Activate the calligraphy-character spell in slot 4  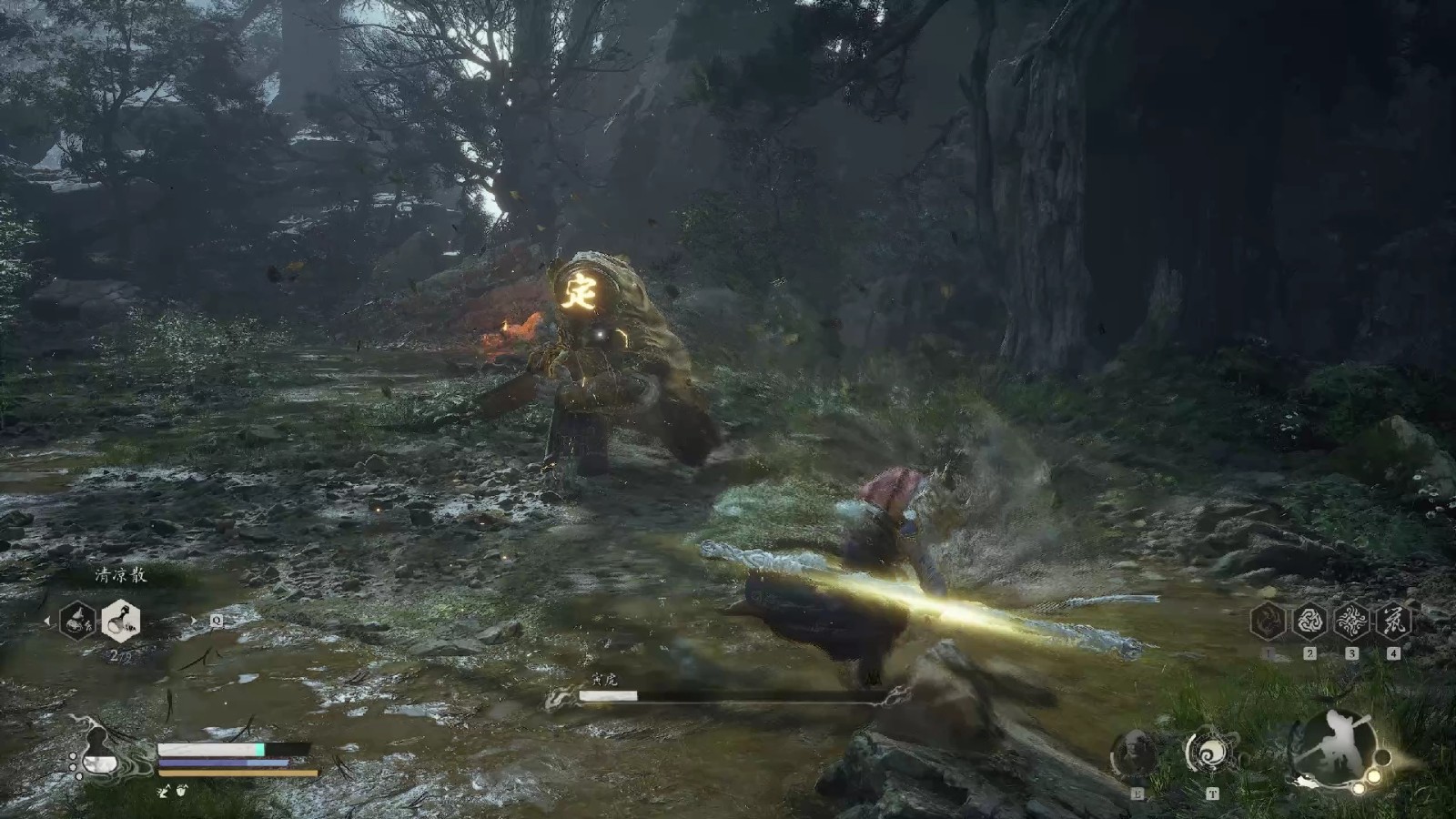(x=1393, y=622)
